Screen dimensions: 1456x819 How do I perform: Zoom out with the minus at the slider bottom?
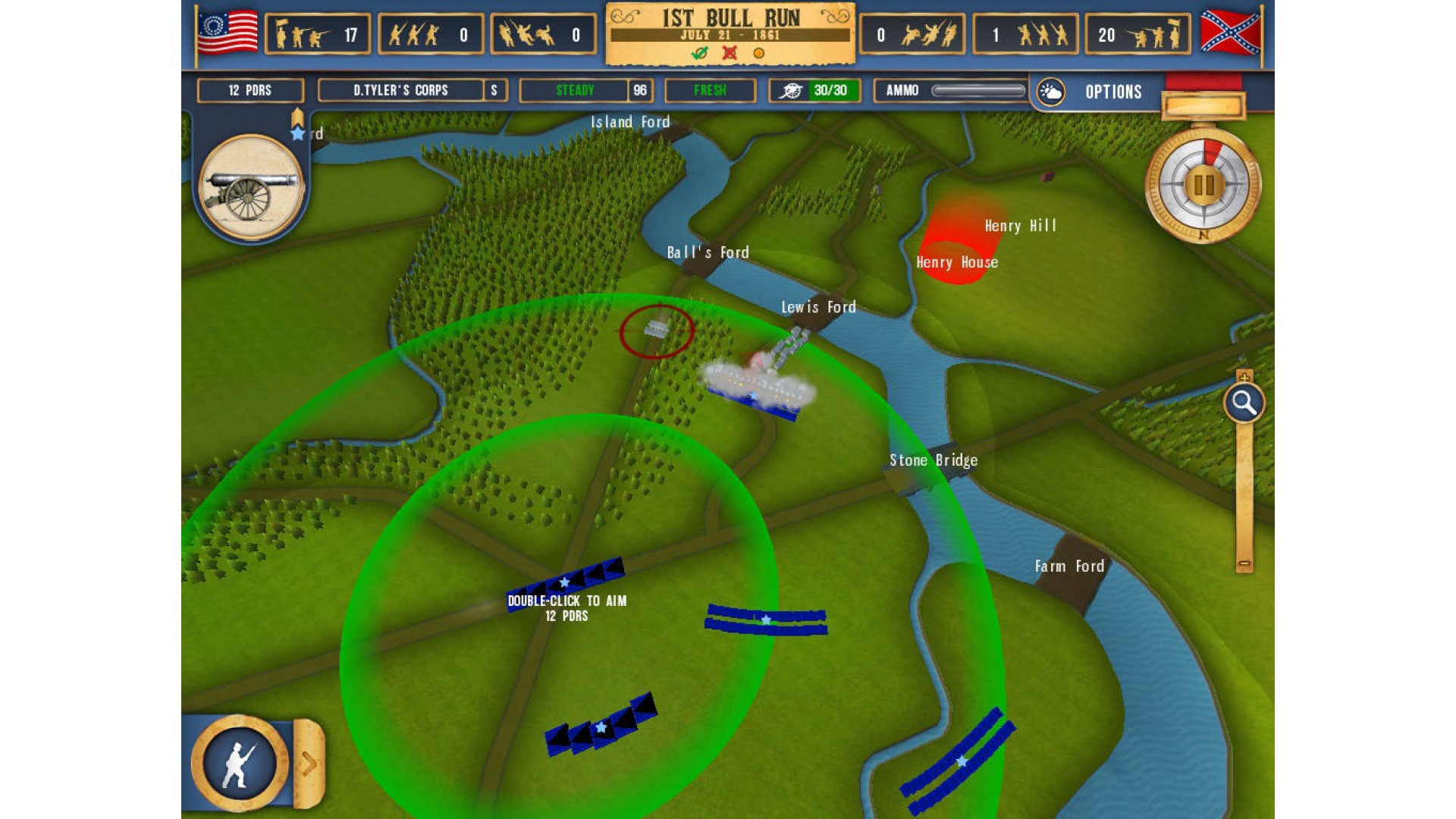click(1244, 564)
